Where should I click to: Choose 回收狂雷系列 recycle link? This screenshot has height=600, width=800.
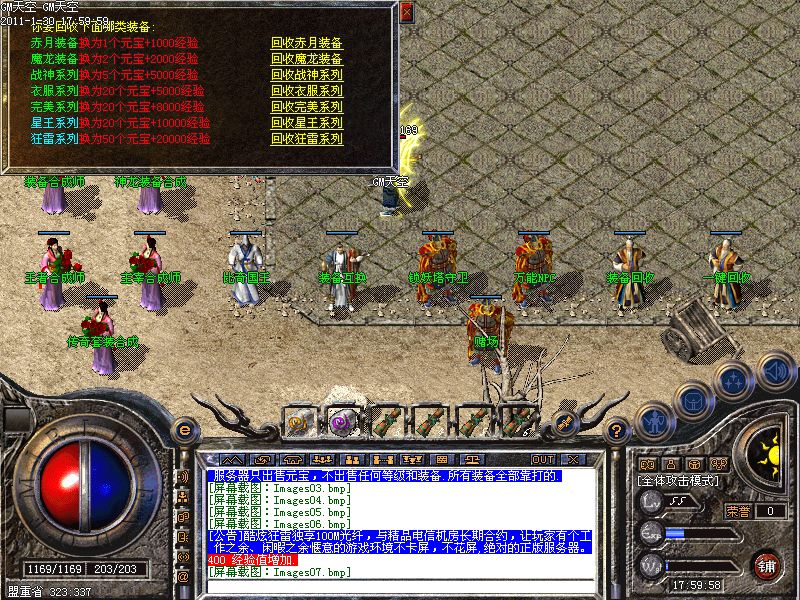pos(306,139)
